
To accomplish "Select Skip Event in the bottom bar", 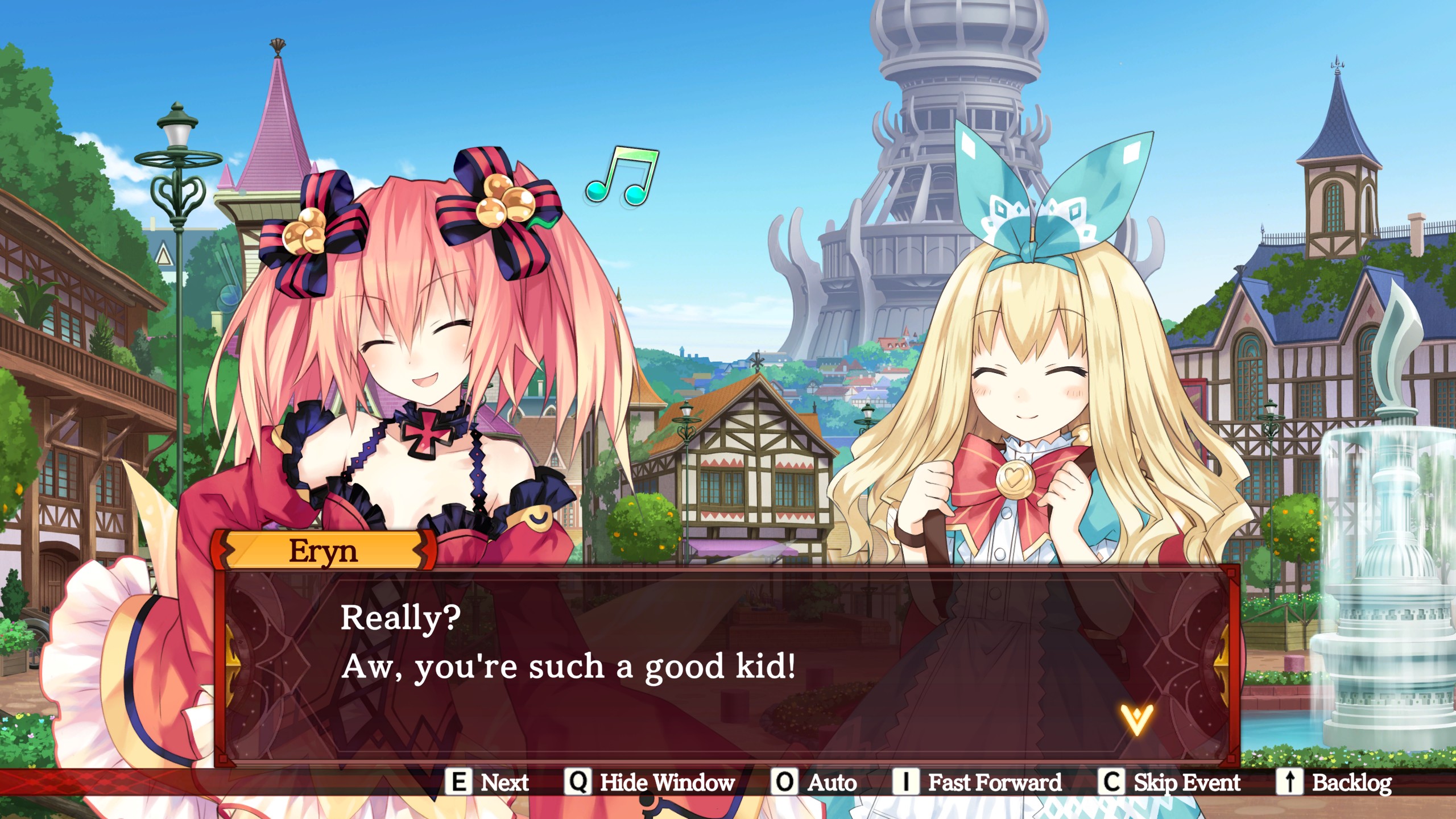I will (1186, 783).
